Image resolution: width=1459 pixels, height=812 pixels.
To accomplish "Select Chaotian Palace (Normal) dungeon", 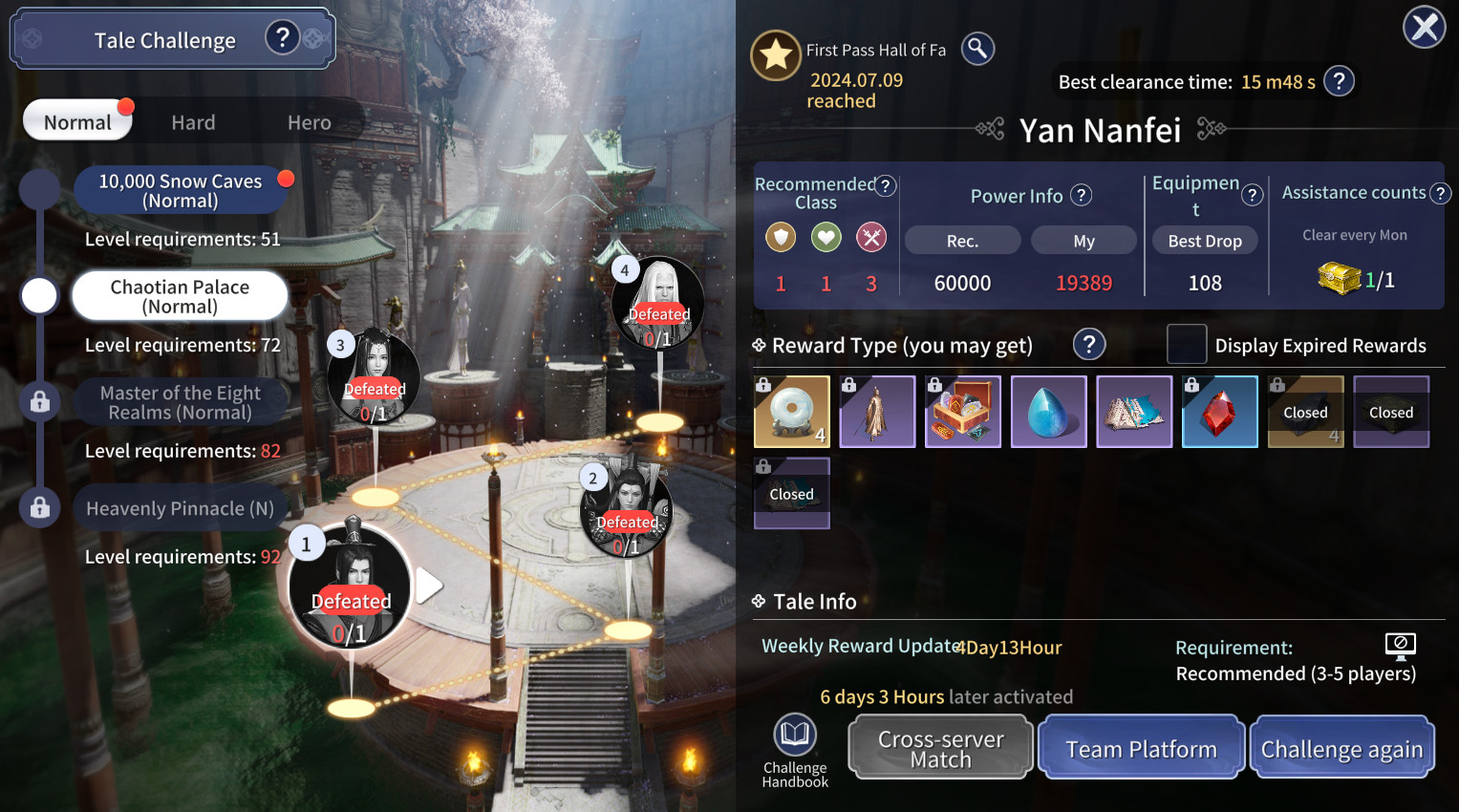I will click(180, 296).
